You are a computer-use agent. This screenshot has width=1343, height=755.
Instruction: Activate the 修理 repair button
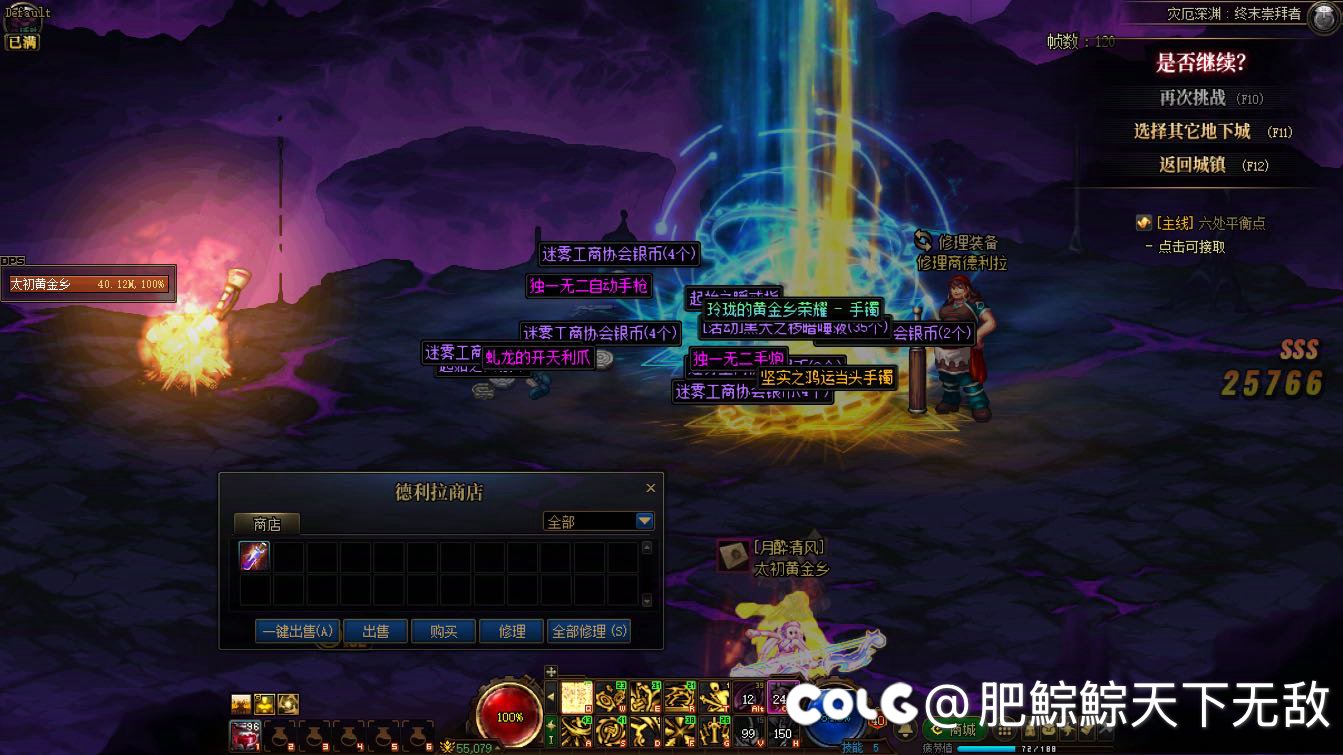pyautogui.click(x=512, y=631)
